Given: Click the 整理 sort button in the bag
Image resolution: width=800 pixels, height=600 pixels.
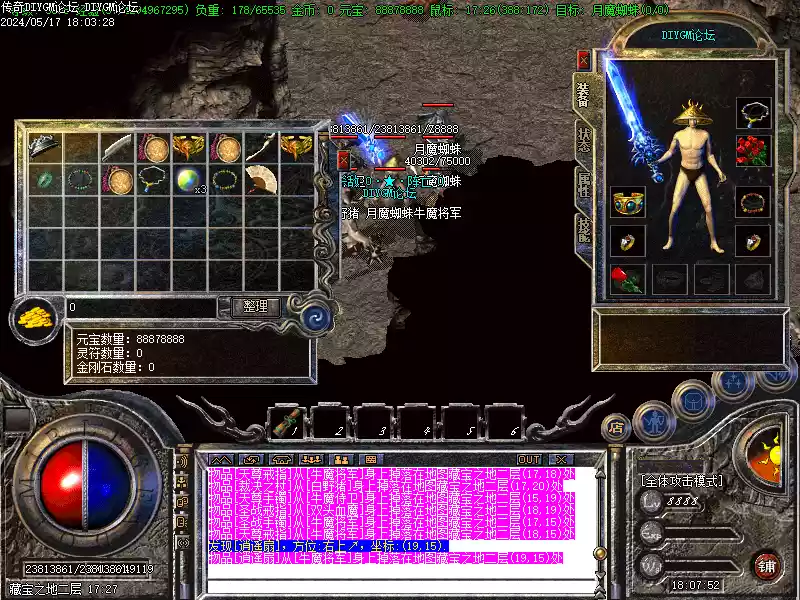Looking at the screenshot, I should [x=256, y=307].
